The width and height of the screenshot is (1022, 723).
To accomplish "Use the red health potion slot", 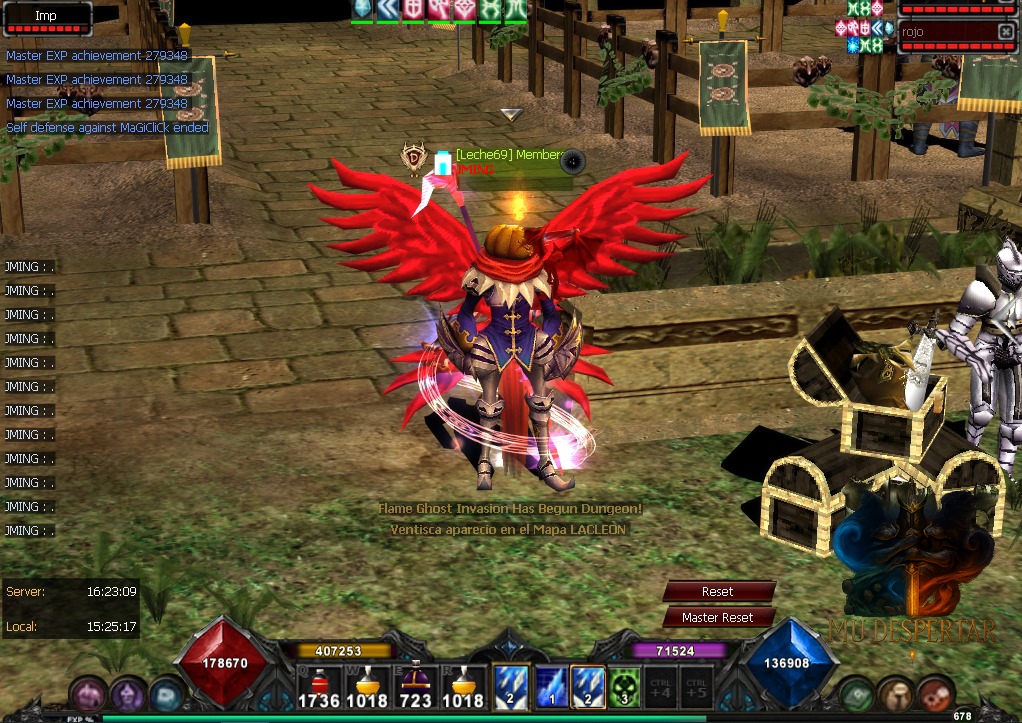I will [x=319, y=687].
